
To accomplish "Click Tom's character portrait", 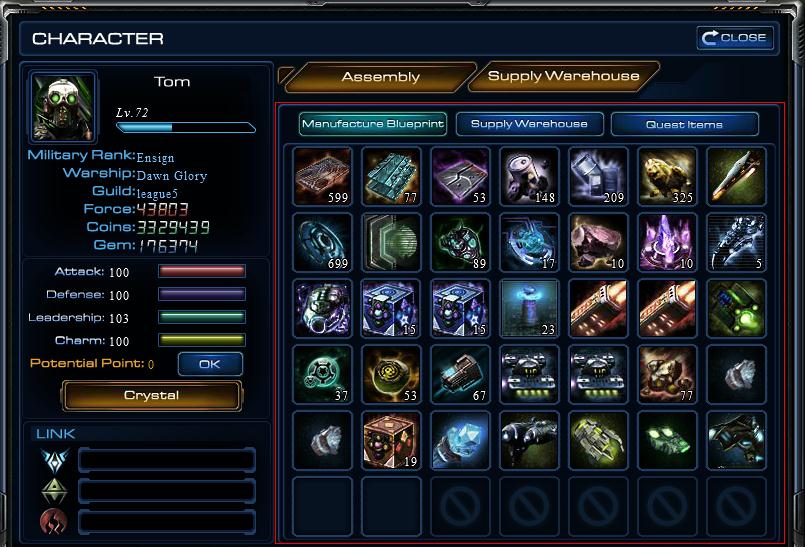I will tap(62, 105).
